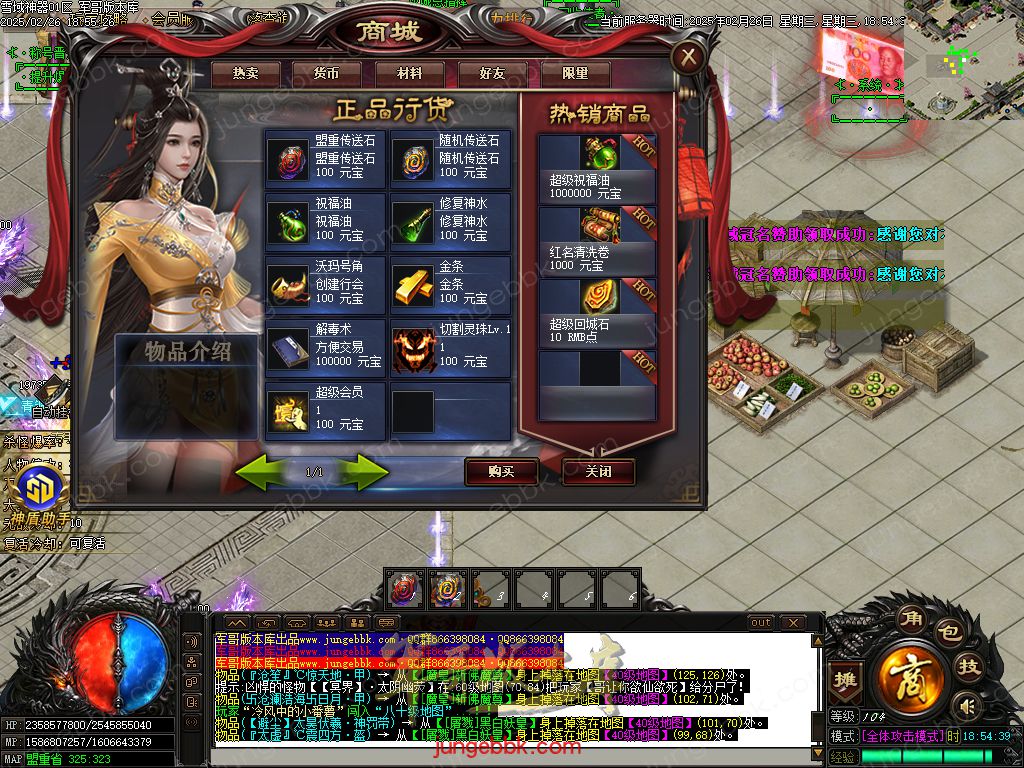The image size is (1024, 768).
Task: Choose hot item 红名清洗卷
Action: click(597, 240)
